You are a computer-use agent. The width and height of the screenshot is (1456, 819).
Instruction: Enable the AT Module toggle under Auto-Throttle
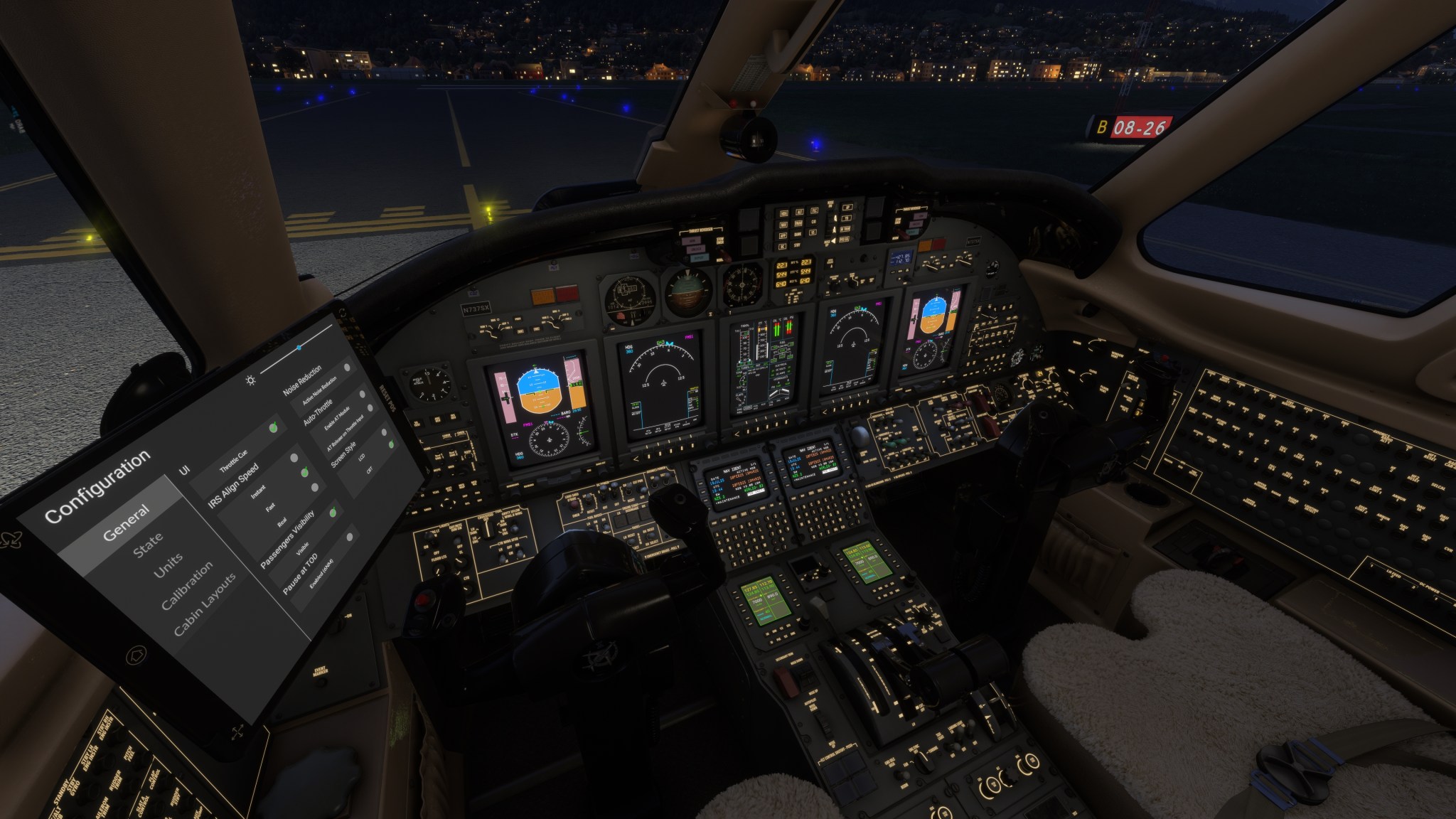tap(362, 394)
